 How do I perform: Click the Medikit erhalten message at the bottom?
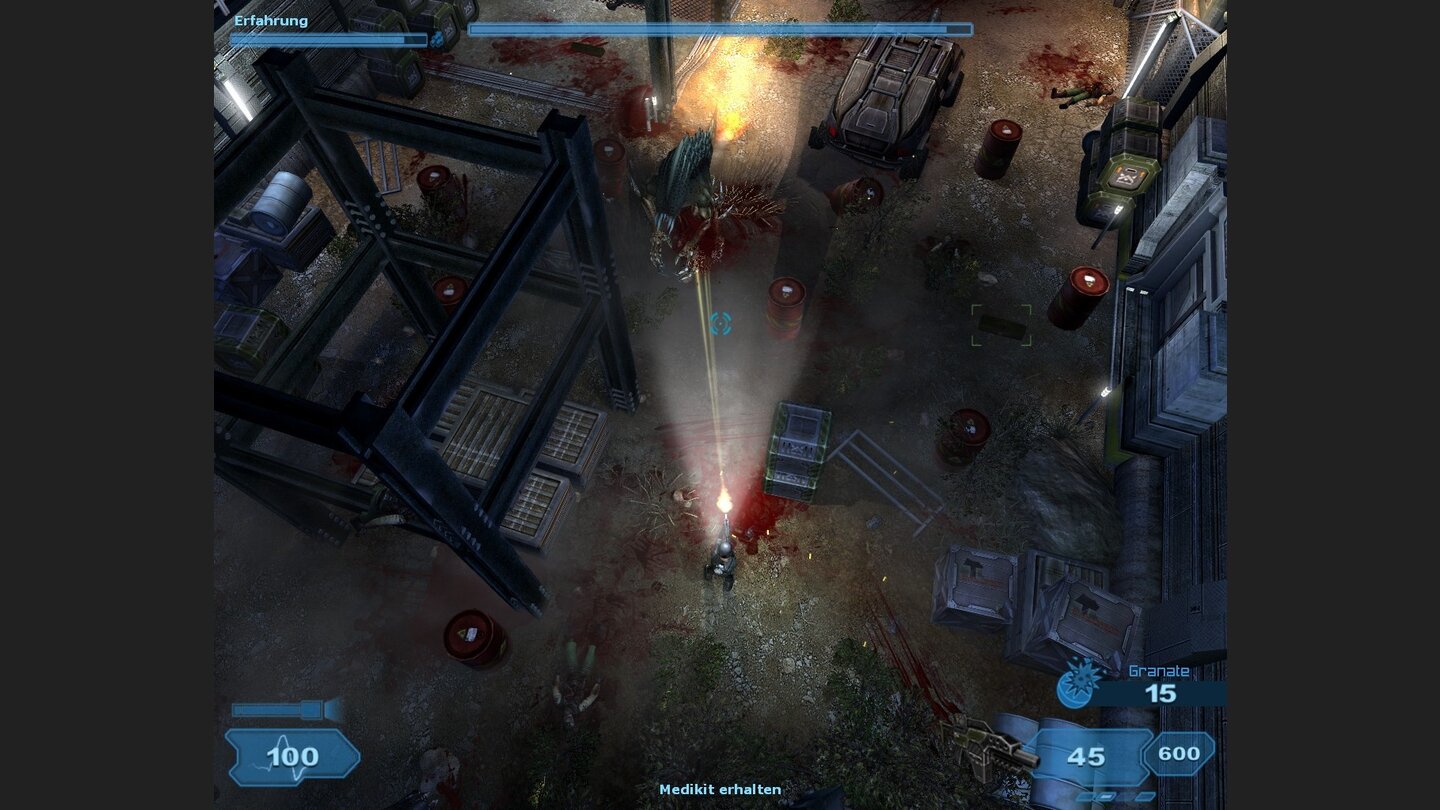720,789
